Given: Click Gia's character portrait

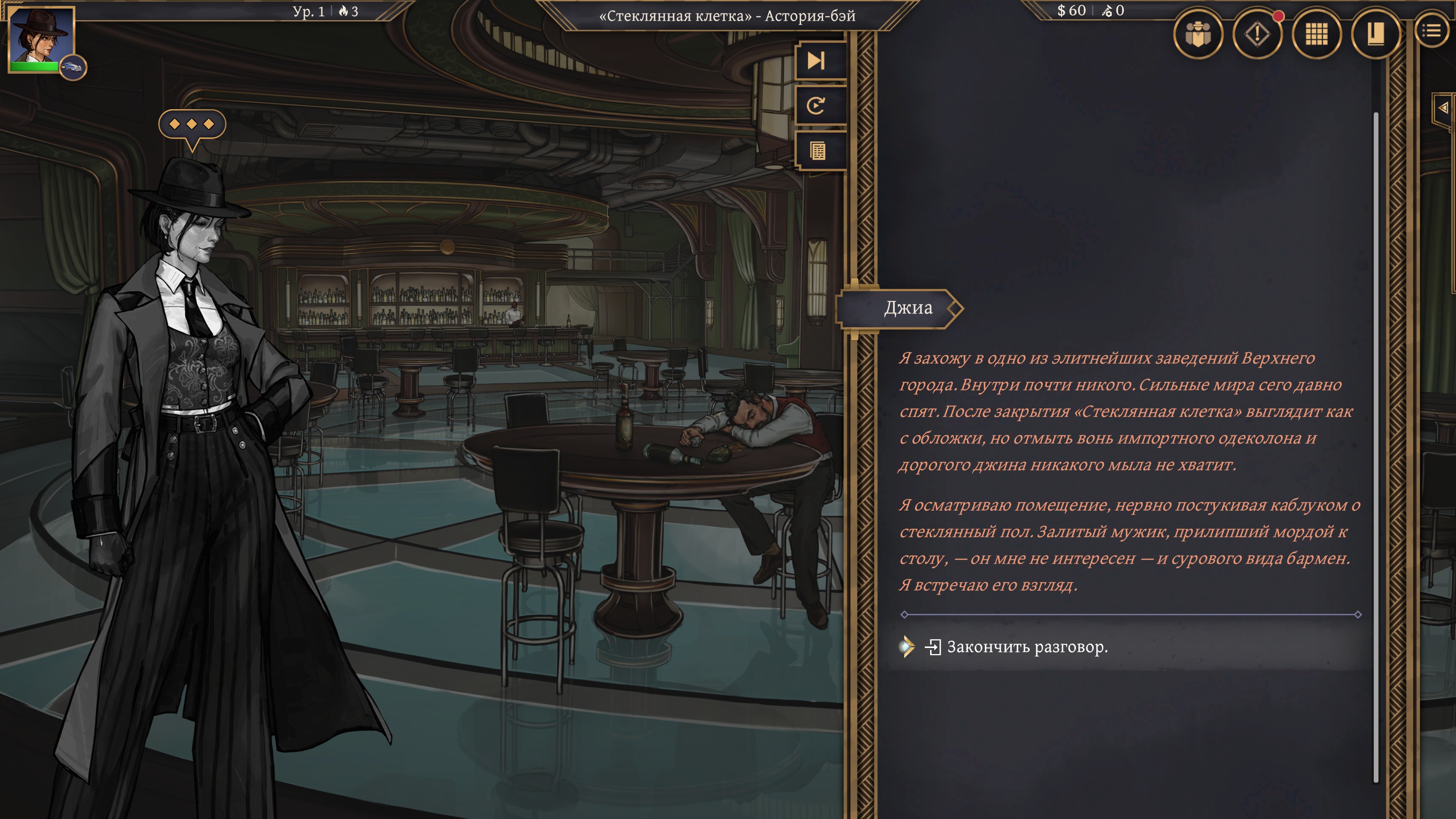Looking at the screenshot, I should coord(41,37).
